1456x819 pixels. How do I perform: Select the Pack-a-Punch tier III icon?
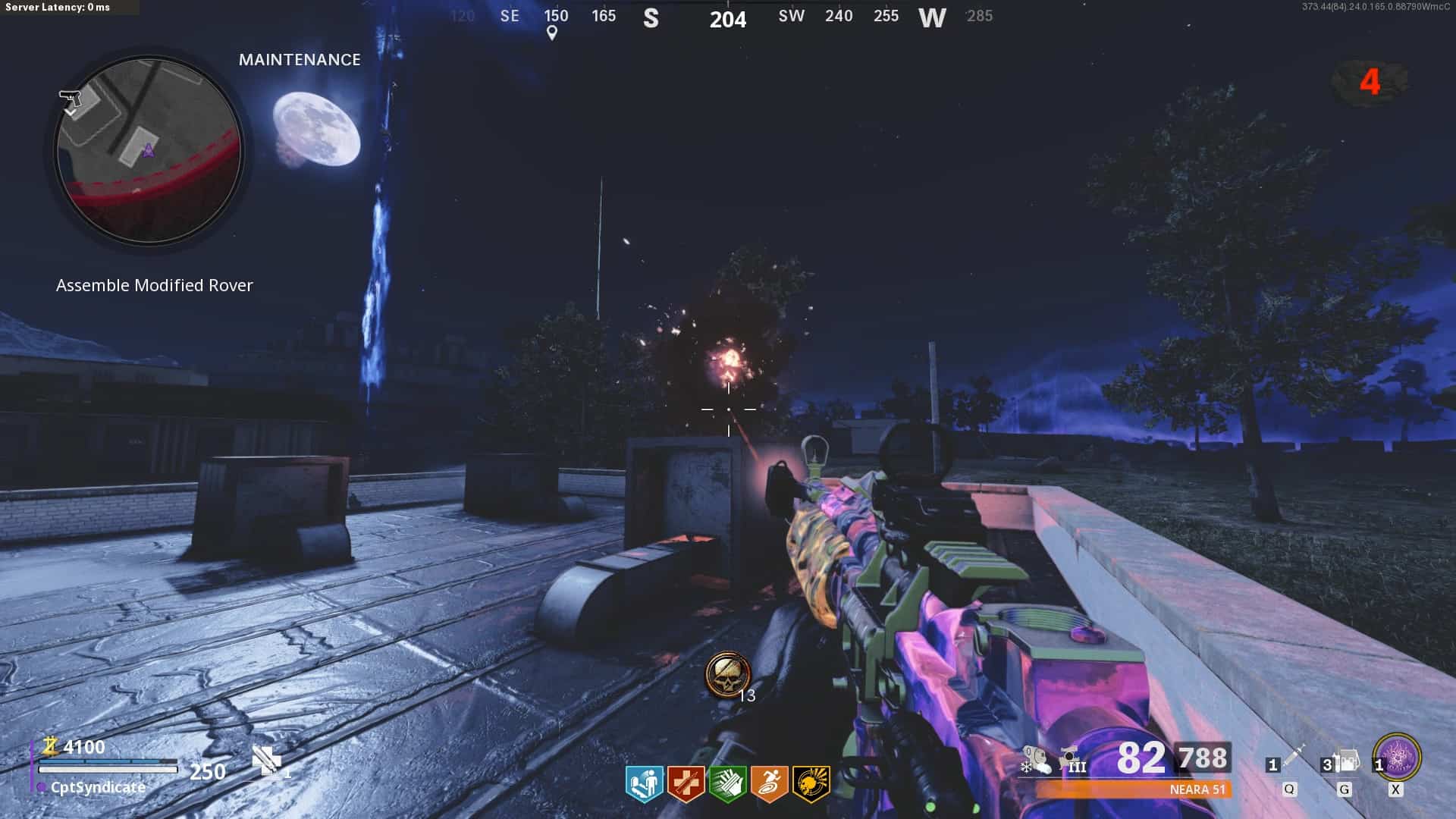coord(1072,759)
